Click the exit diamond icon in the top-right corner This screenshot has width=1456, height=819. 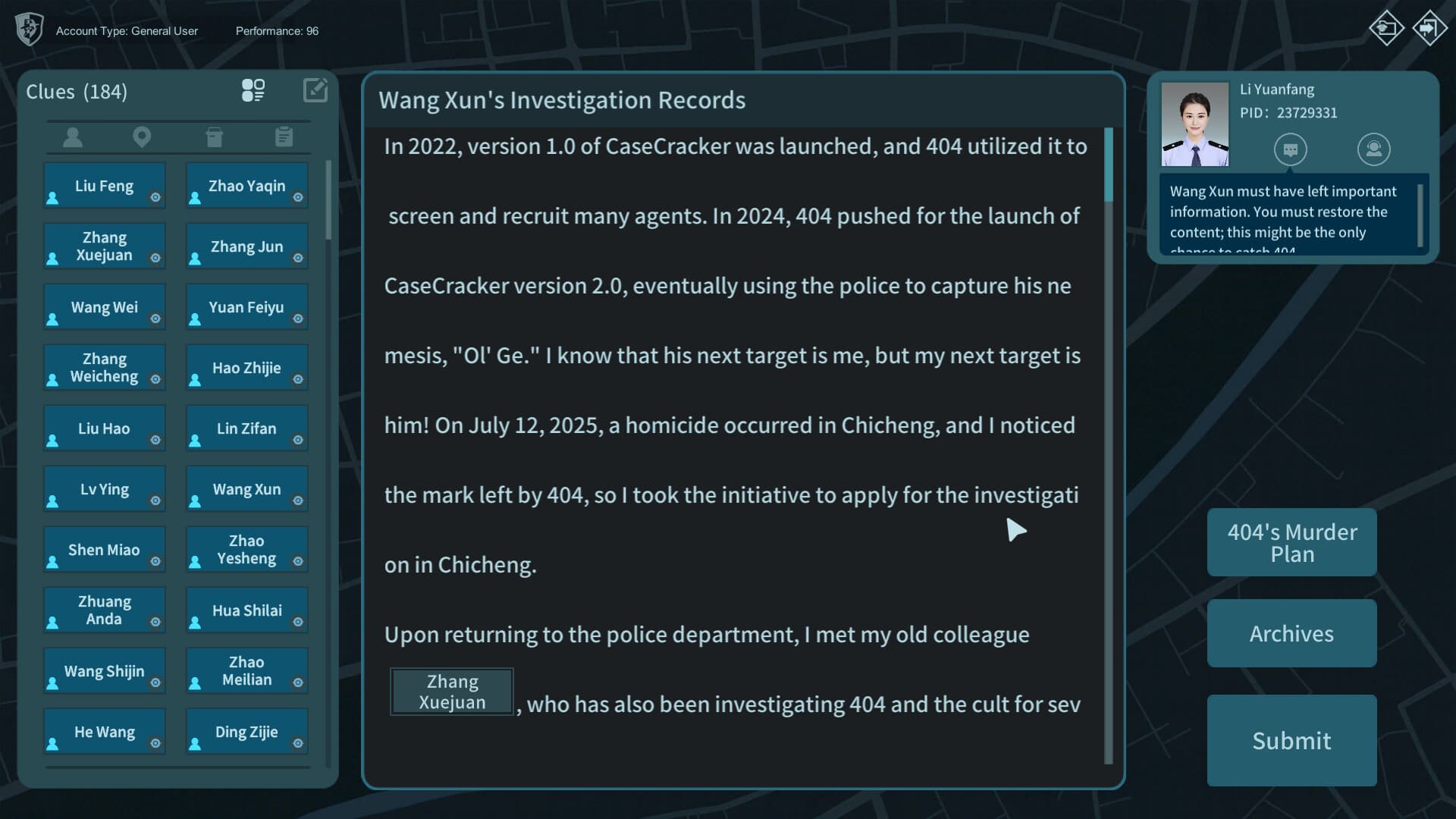pos(1429,28)
